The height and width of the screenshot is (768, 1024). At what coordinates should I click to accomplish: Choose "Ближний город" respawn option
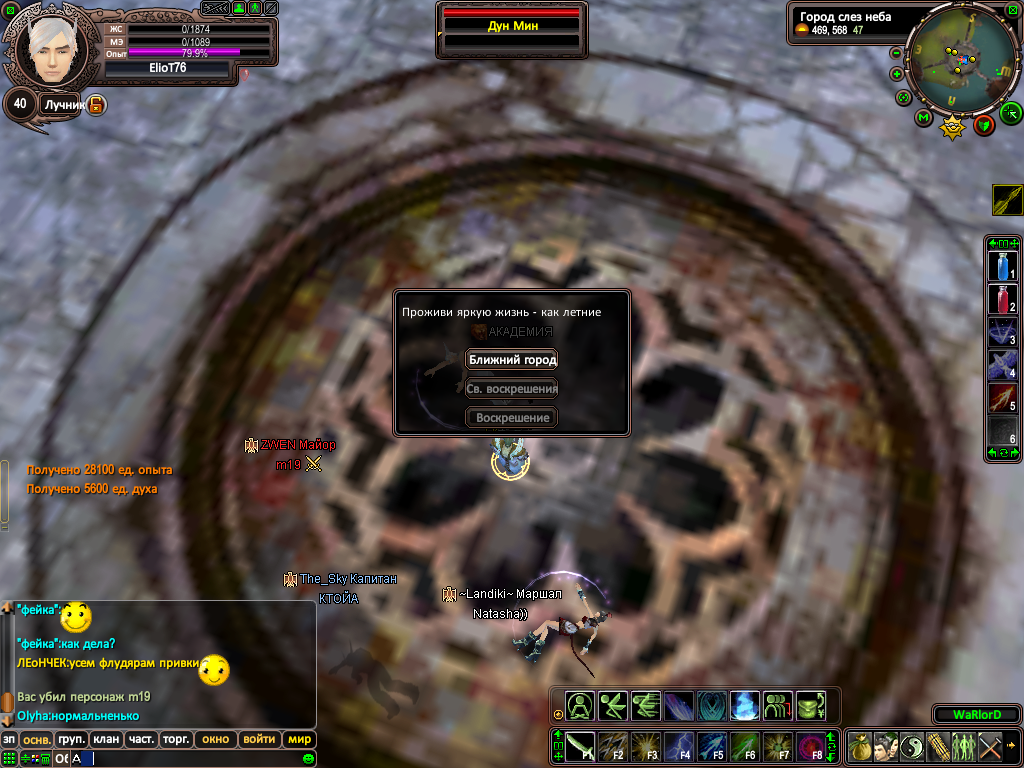(x=512, y=360)
